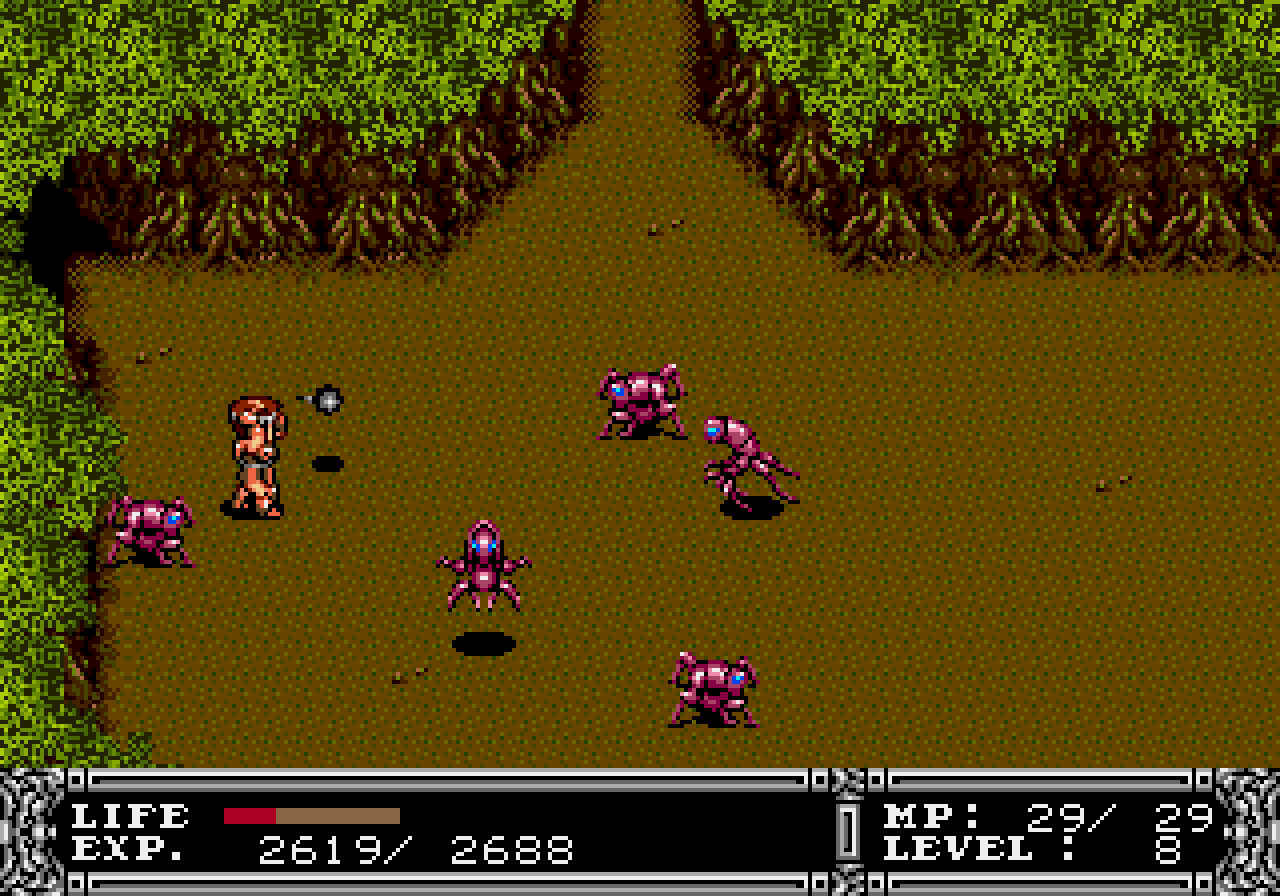Select the spider enemy at the top center
This screenshot has height=896, width=1280.
[637, 400]
